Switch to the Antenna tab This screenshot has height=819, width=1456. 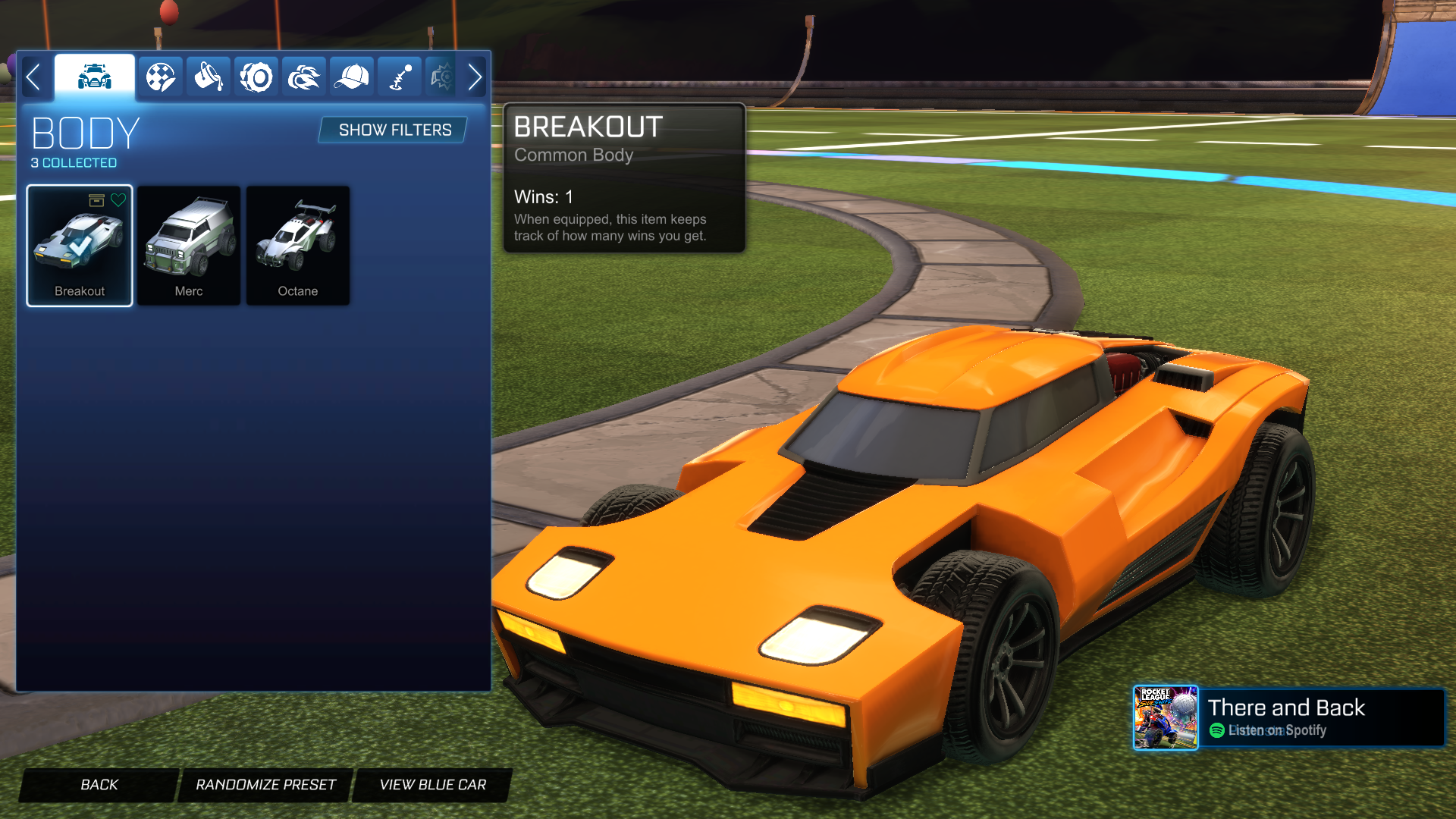tap(400, 77)
